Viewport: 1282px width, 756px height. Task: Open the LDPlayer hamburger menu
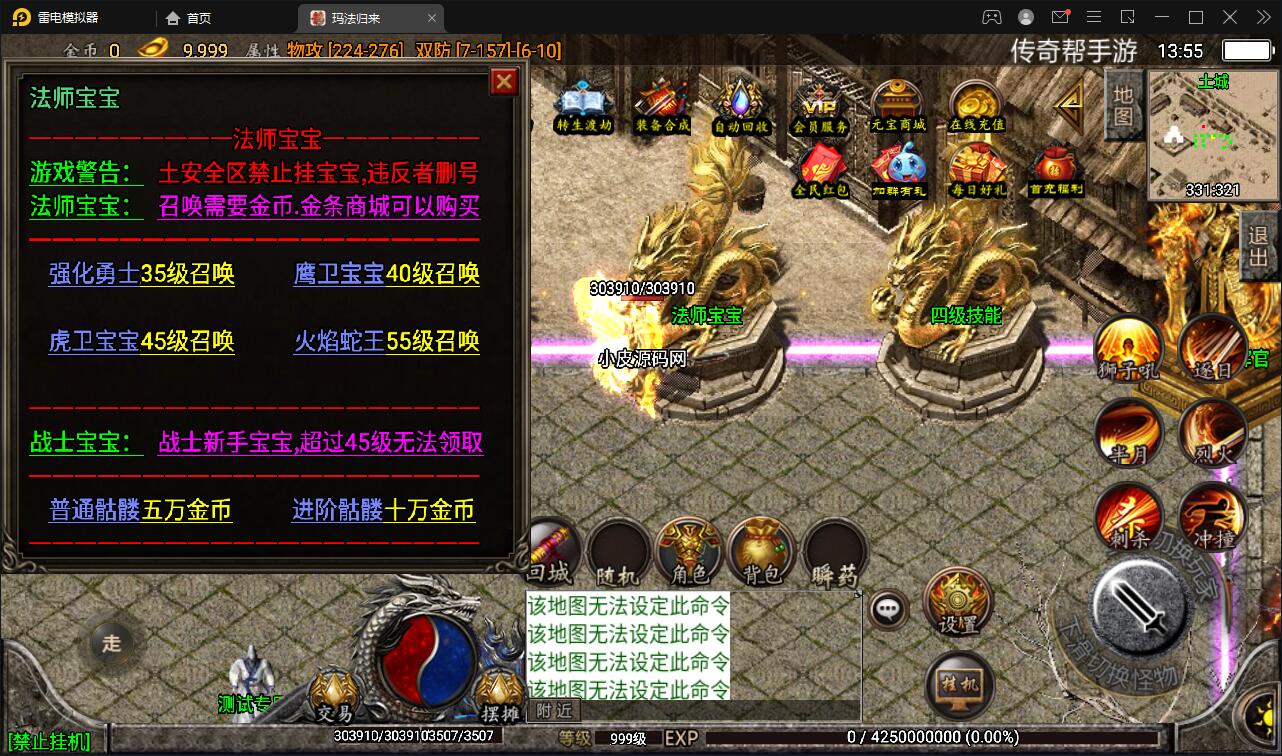coord(1094,17)
